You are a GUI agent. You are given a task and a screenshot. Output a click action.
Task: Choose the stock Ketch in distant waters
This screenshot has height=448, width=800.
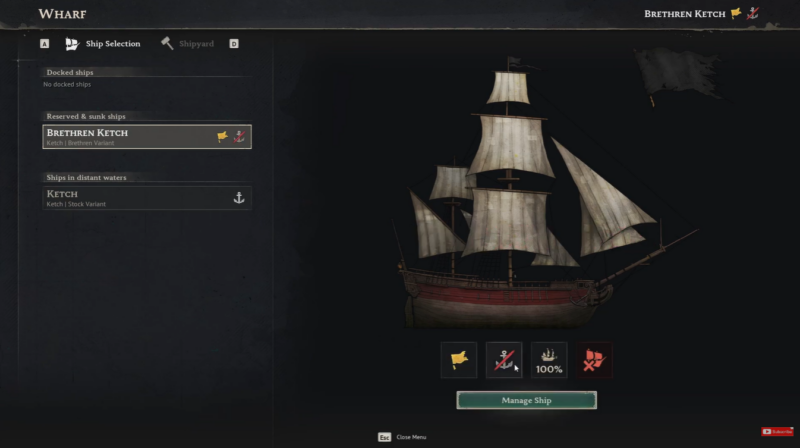click(147, 197)
